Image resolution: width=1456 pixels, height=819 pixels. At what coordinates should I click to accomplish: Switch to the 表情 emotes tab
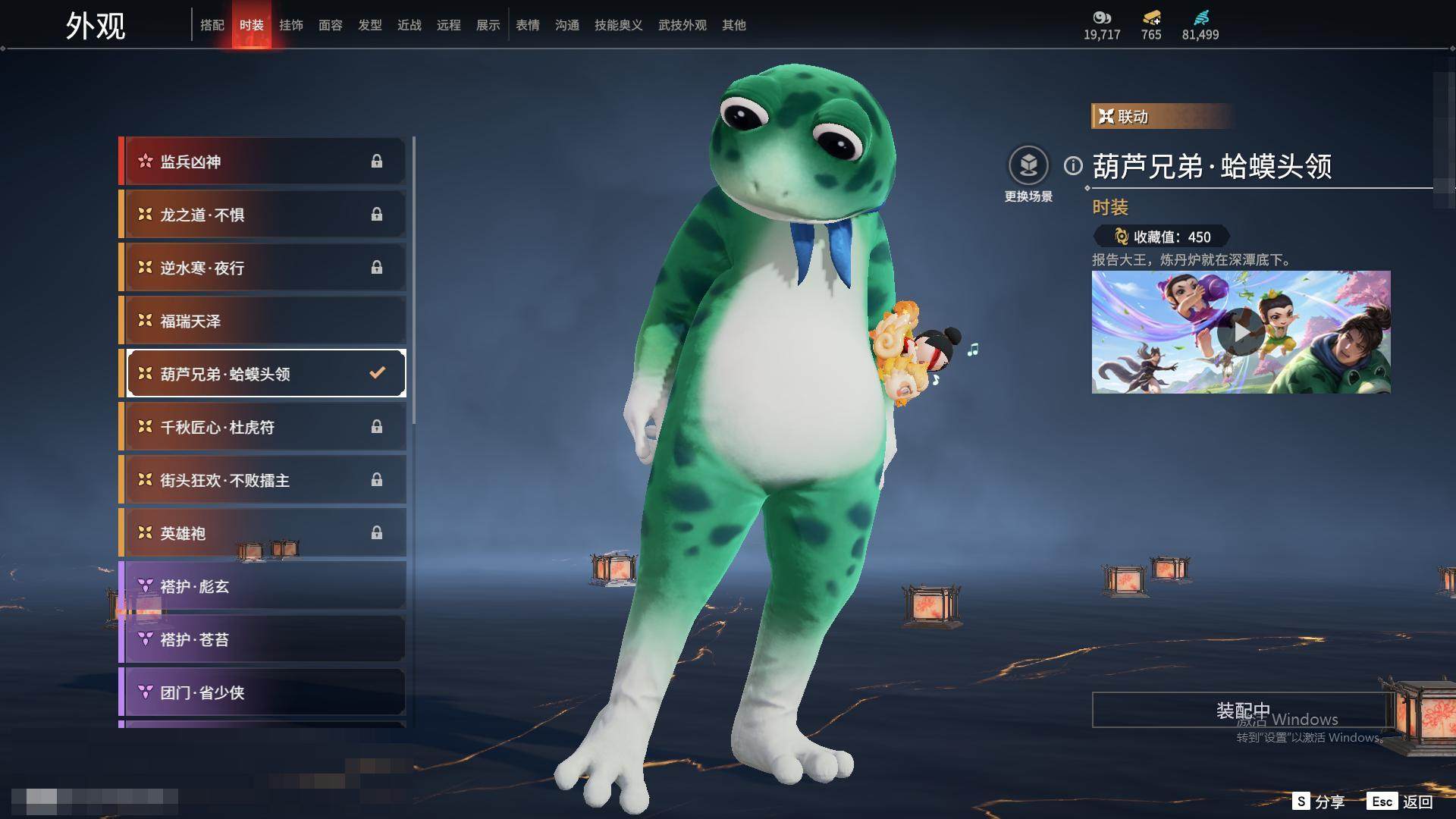tap(527, 25)
